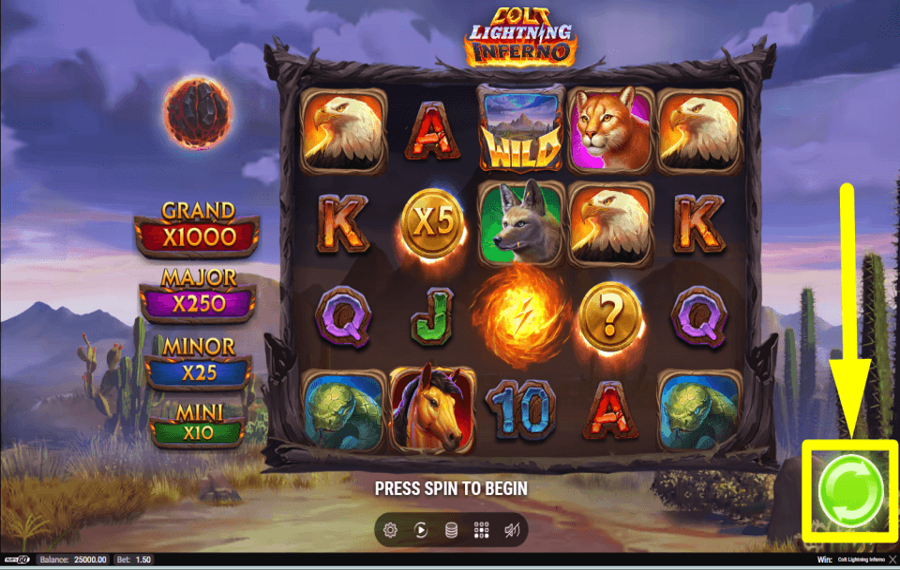900x570 pixels.
Task: Toggle the muted speaker sound icon
Action: pyautogui.click(x=511, y=530)
